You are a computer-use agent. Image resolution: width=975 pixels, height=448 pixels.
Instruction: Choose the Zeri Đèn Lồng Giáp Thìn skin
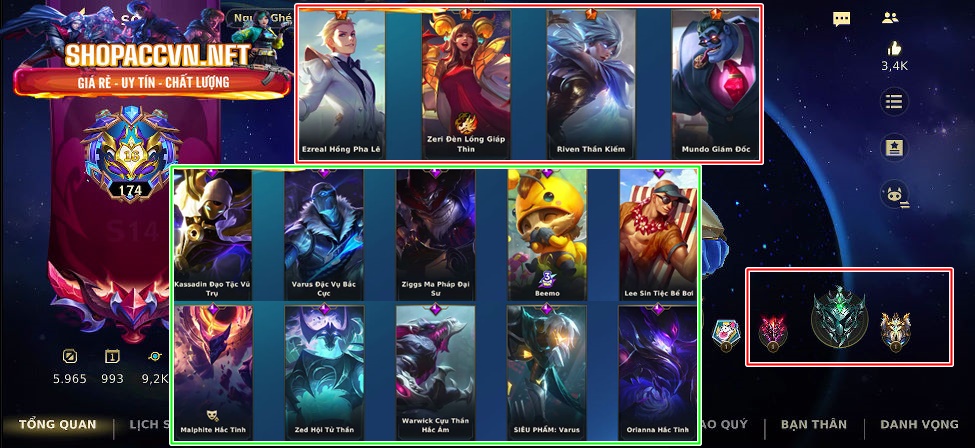466,85
